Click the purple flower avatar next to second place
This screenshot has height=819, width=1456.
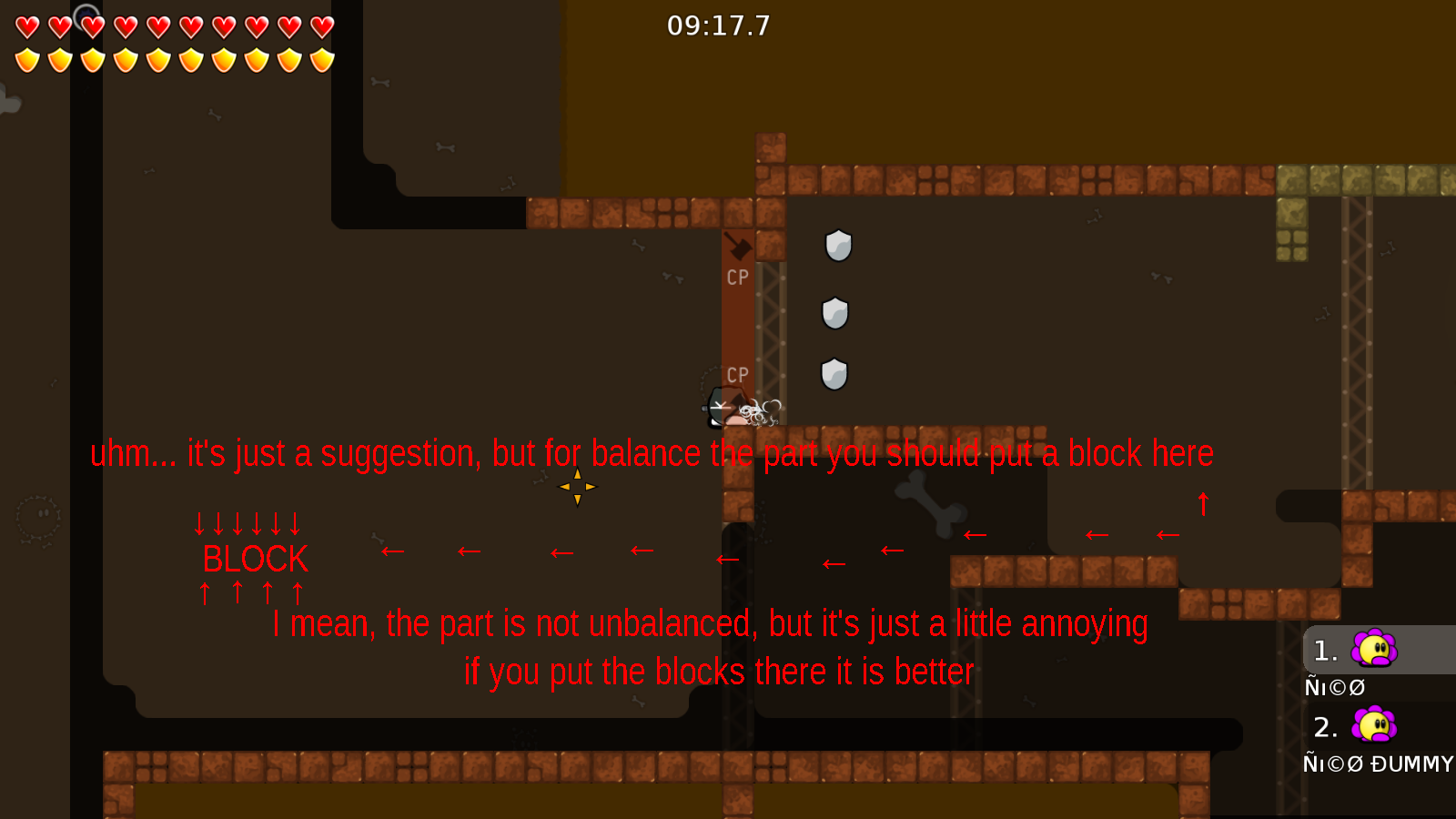(x=1374, y=726)
